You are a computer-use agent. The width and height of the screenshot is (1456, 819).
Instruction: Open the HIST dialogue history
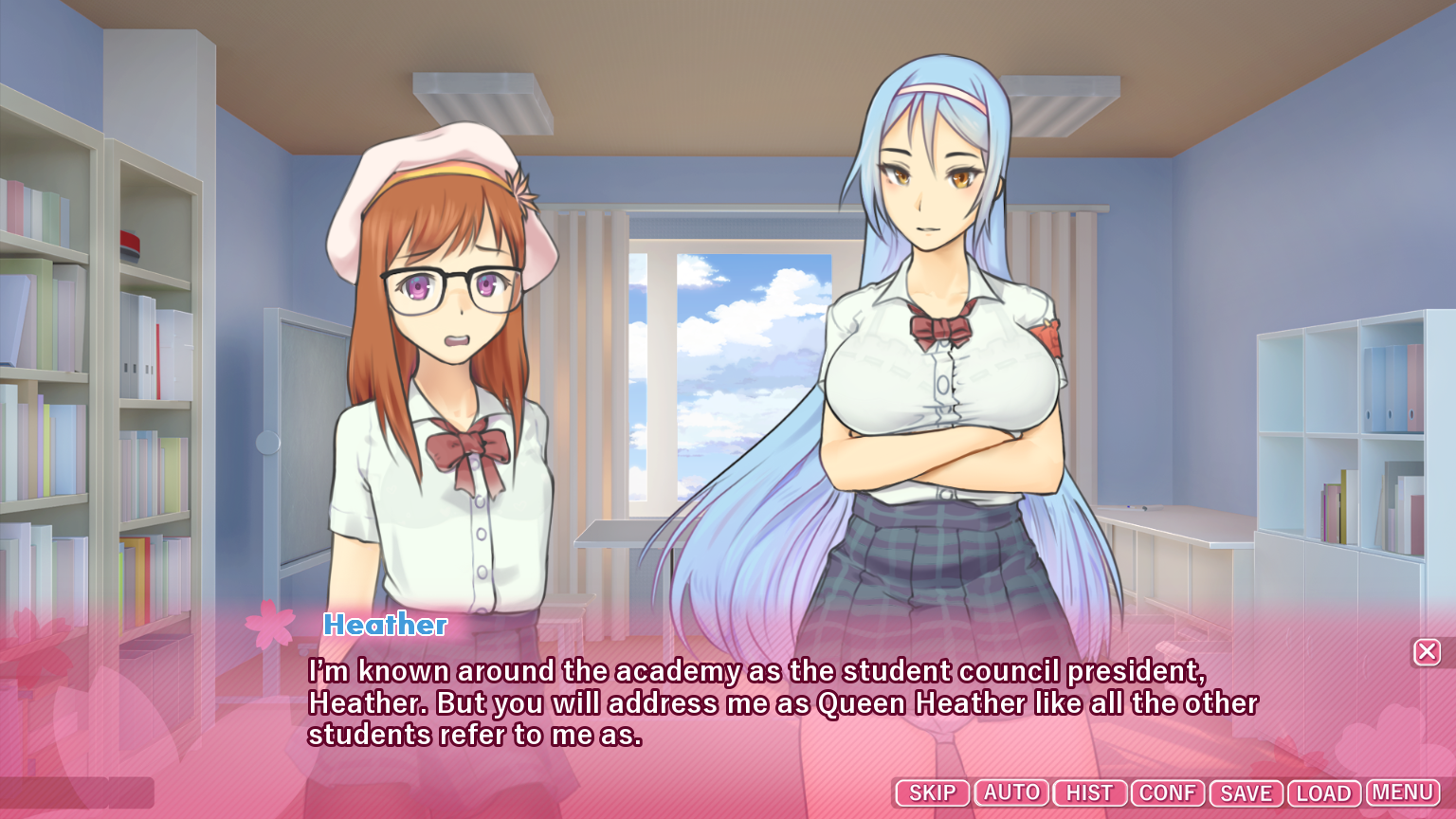1089,793
